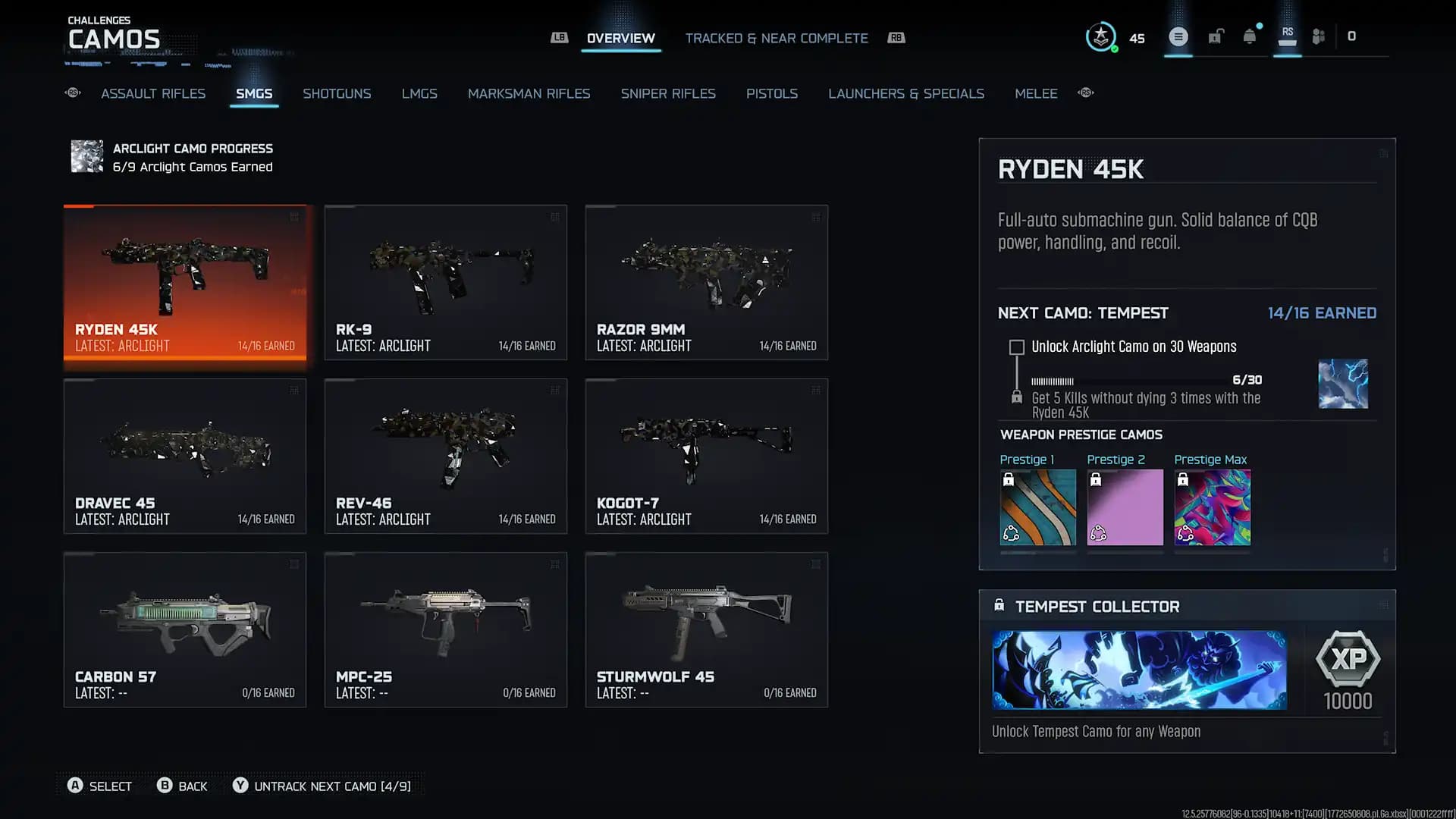Click the unlocked padlock store icon
The height and width of the screenshot is (819, 1456).
(1216, 36)
